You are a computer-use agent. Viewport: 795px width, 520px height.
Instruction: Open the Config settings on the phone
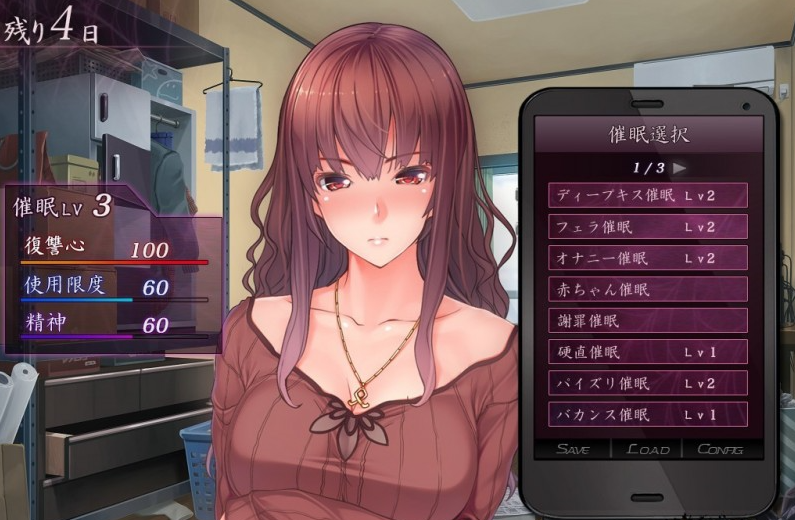pyautogui.click(x=720, y=449)
